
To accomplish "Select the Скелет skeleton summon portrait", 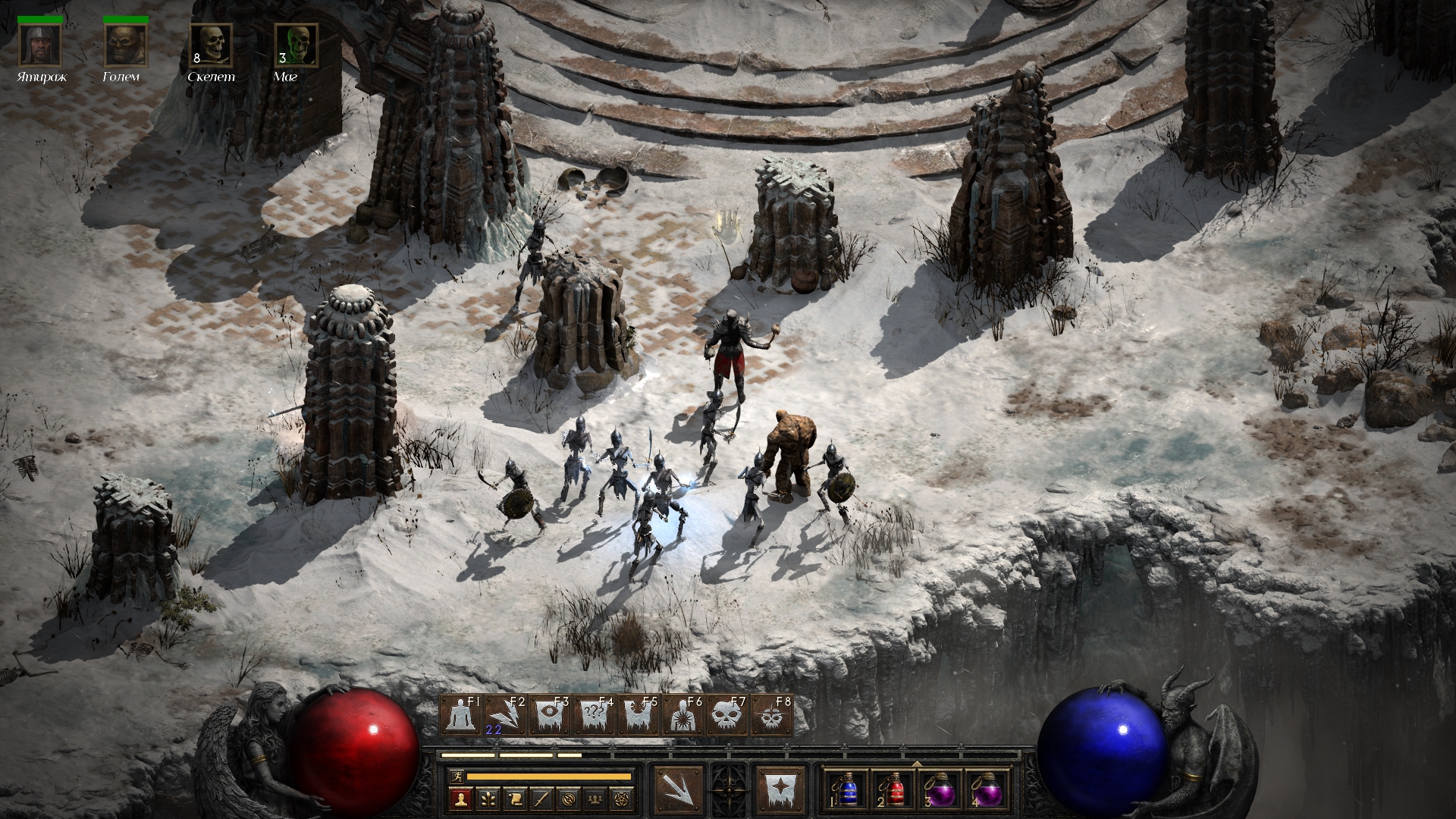I will coord(211,45).
